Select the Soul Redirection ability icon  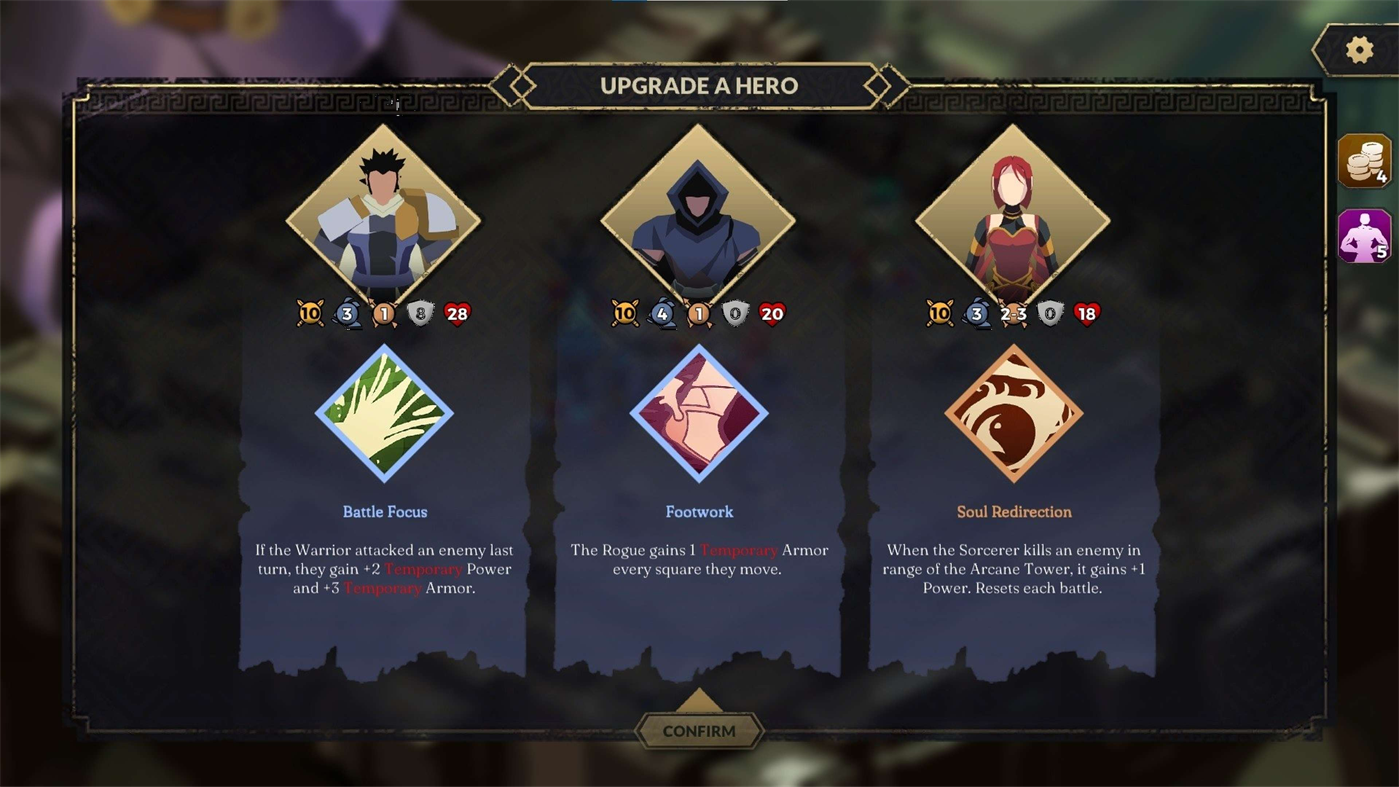[1014, 413]
